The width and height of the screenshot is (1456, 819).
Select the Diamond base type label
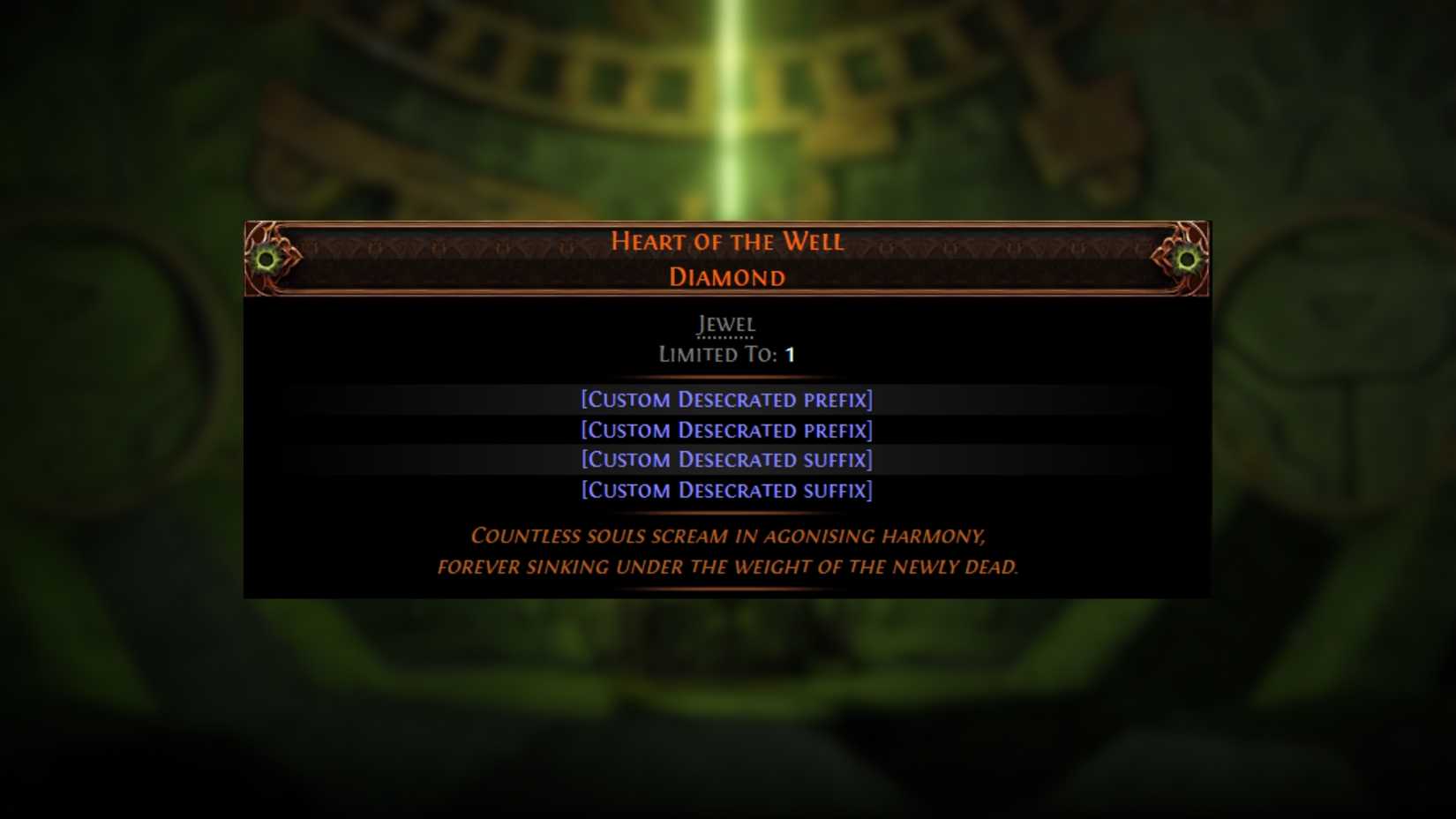(x=727, y=276)
